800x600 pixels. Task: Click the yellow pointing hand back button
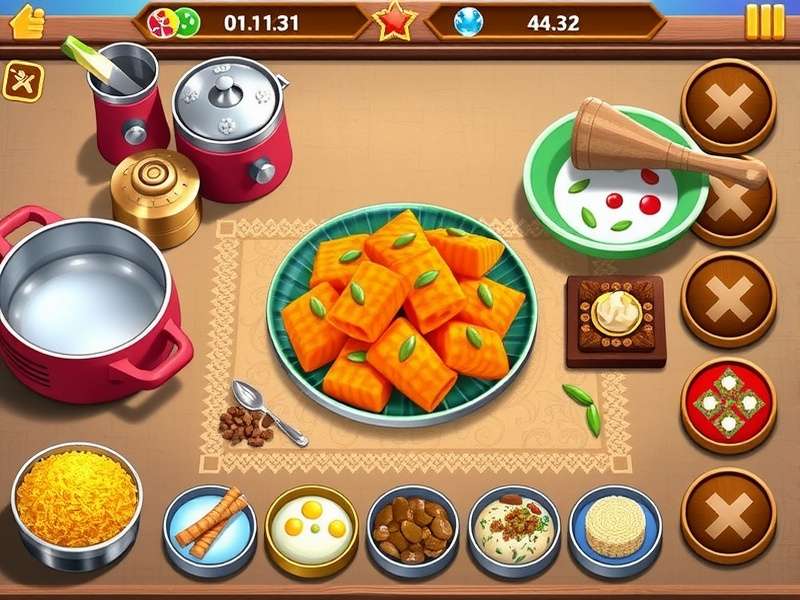point(27,20)
